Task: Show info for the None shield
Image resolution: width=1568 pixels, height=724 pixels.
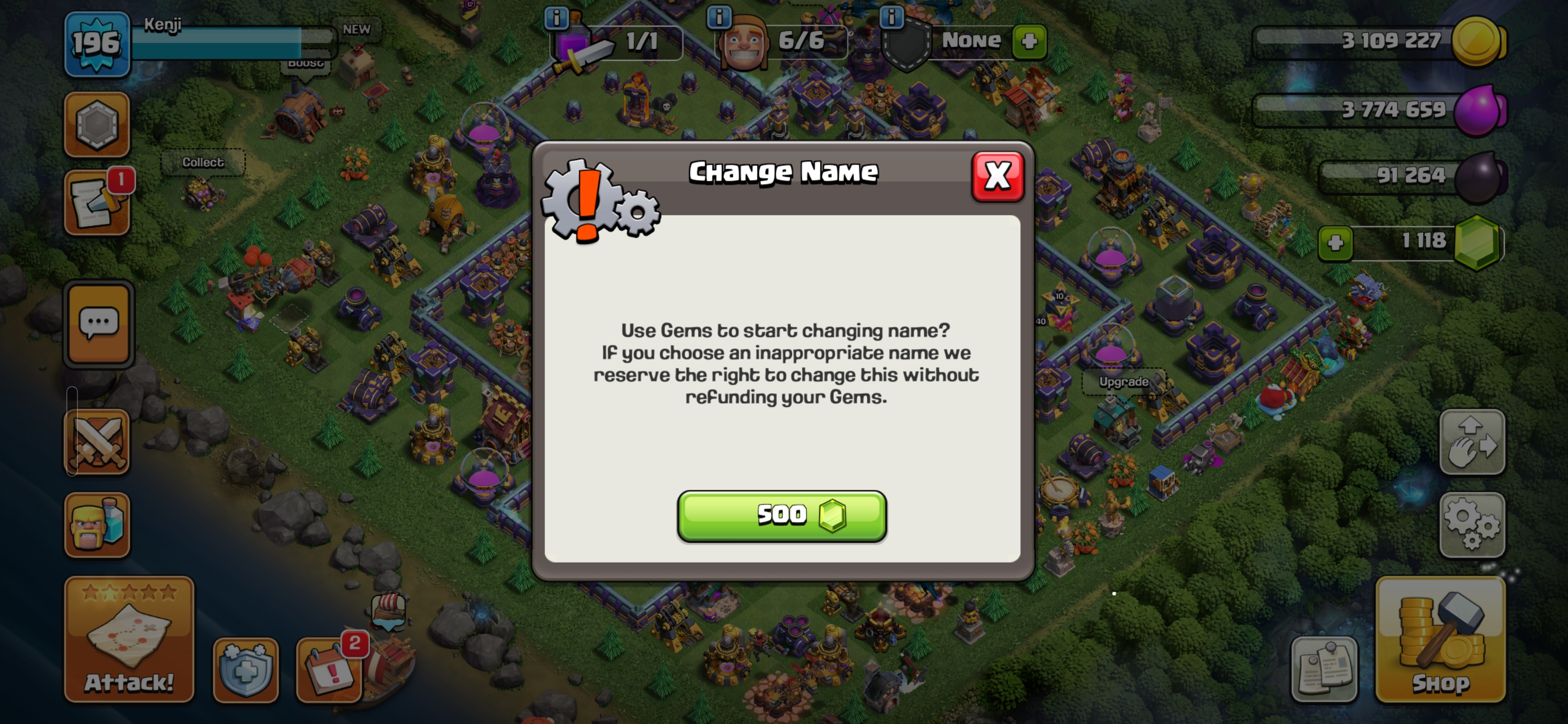Action: point(892,17)
